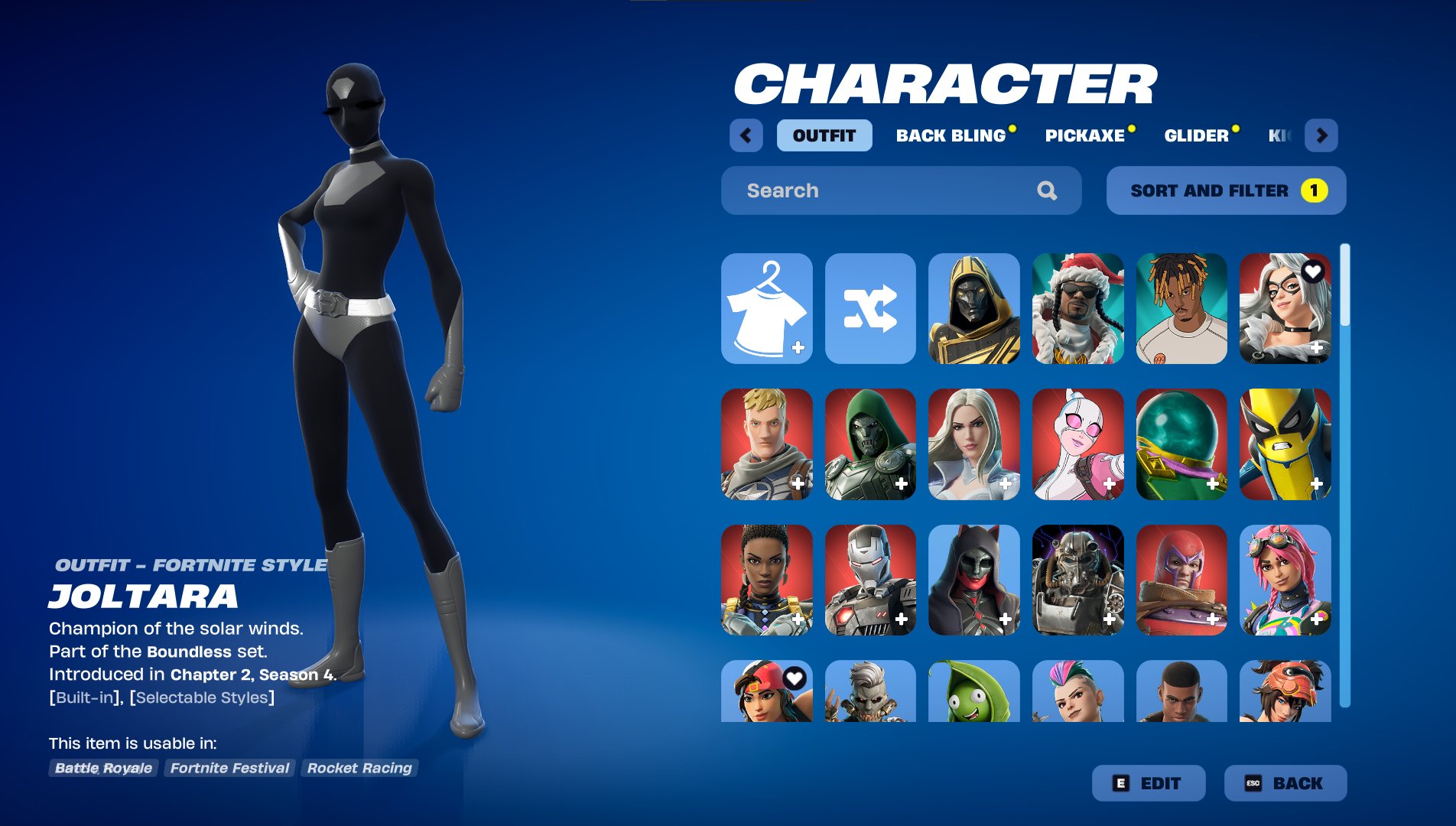The width and height of the screenshot is (1456, 826).
Task: Select the shuffle random outfit icon
Action: 871,309
